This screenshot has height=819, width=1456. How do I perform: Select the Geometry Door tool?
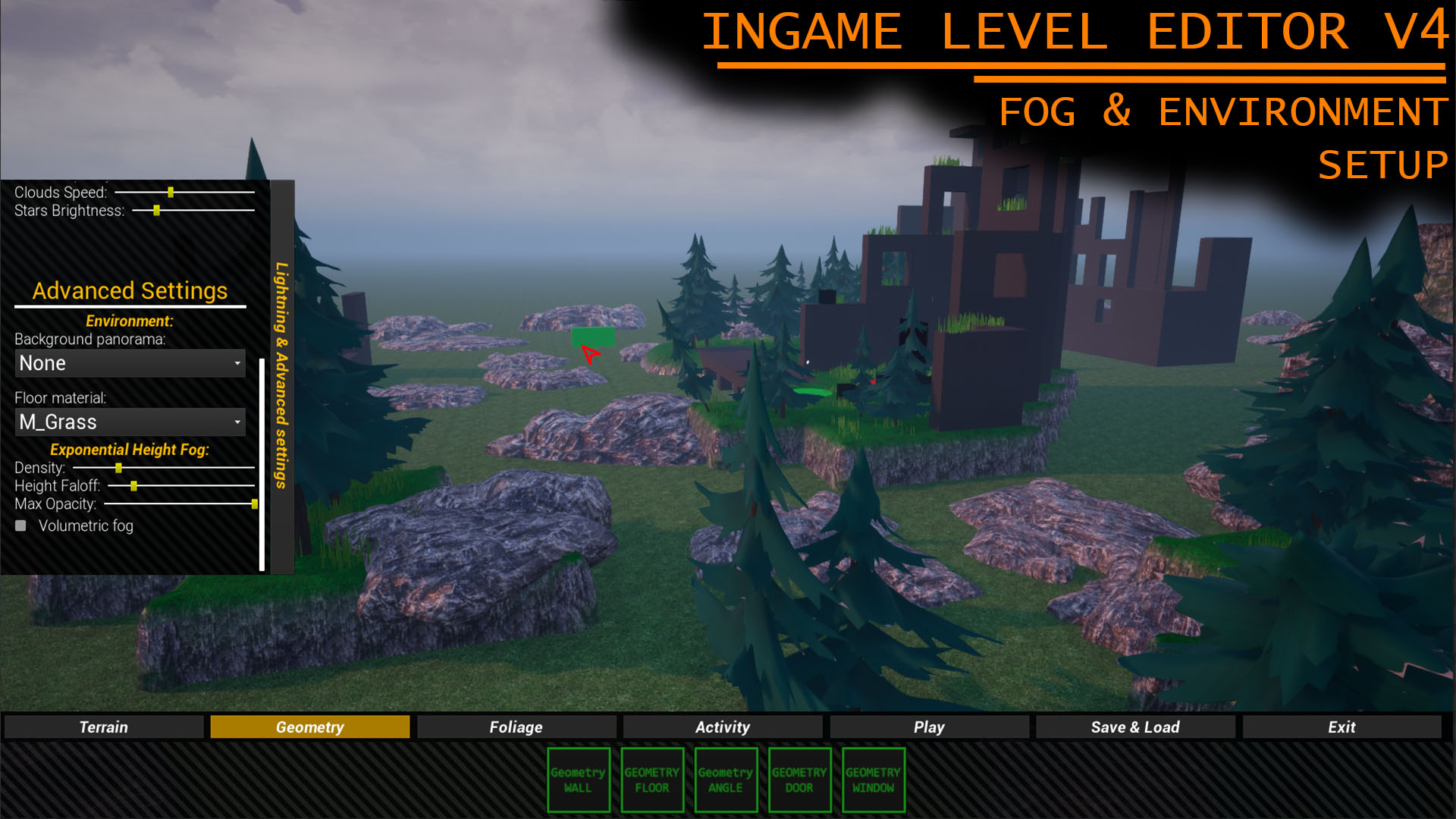click(799, 780)
